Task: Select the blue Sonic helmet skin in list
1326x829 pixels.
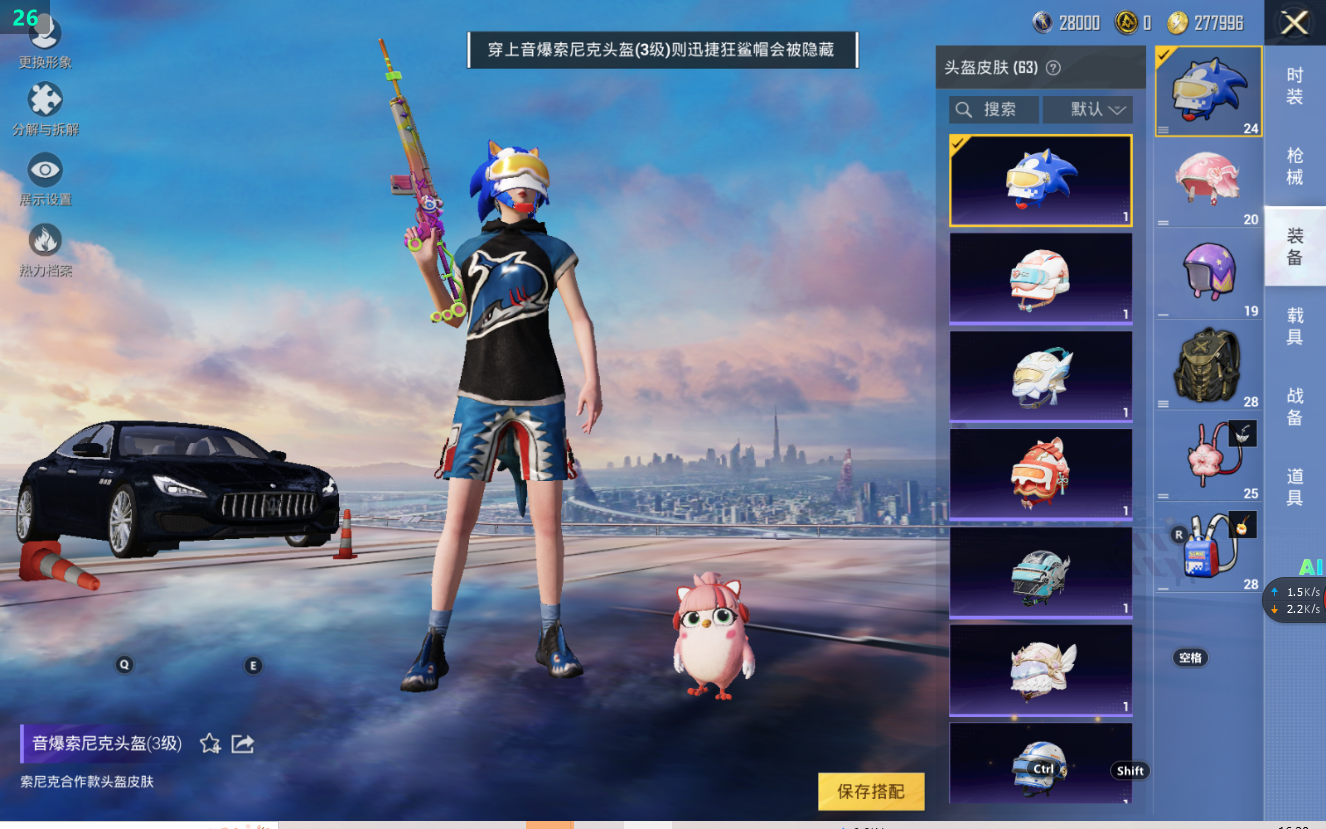Action: coord(1040,181)
